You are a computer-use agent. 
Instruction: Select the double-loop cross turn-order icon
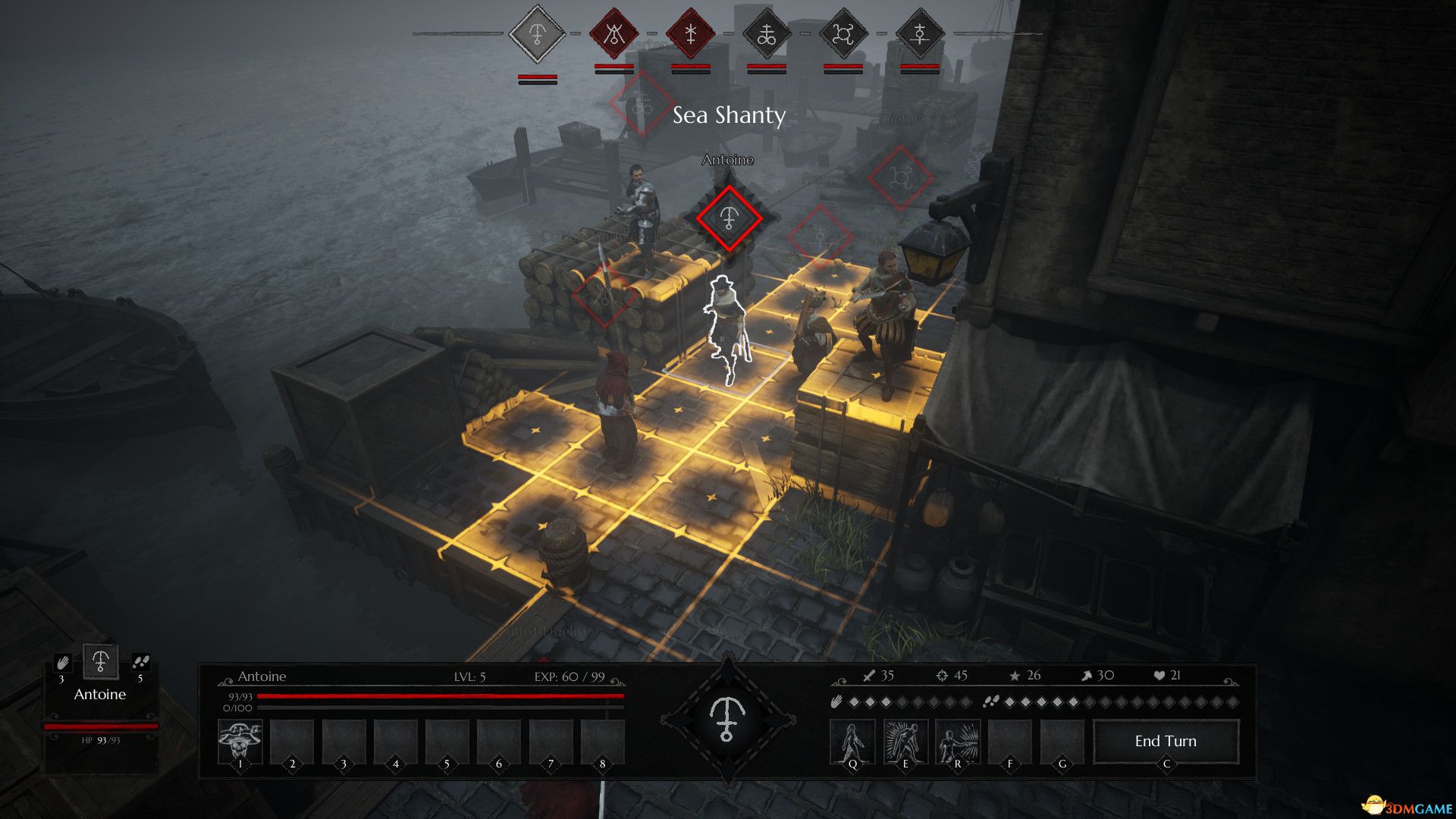(767, 34)
